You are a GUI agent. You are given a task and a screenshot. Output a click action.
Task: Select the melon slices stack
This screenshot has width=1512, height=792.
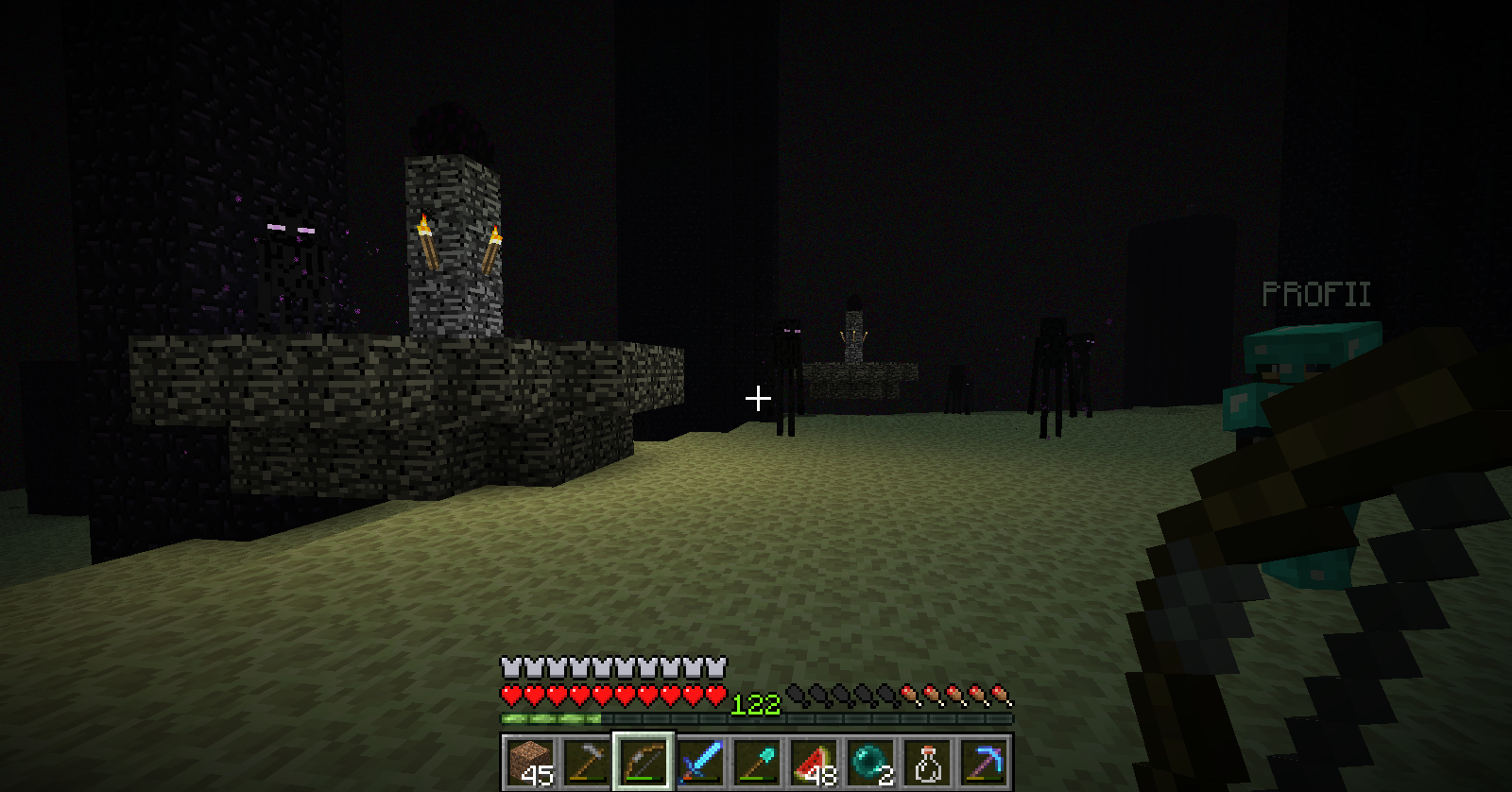point(814,762)
